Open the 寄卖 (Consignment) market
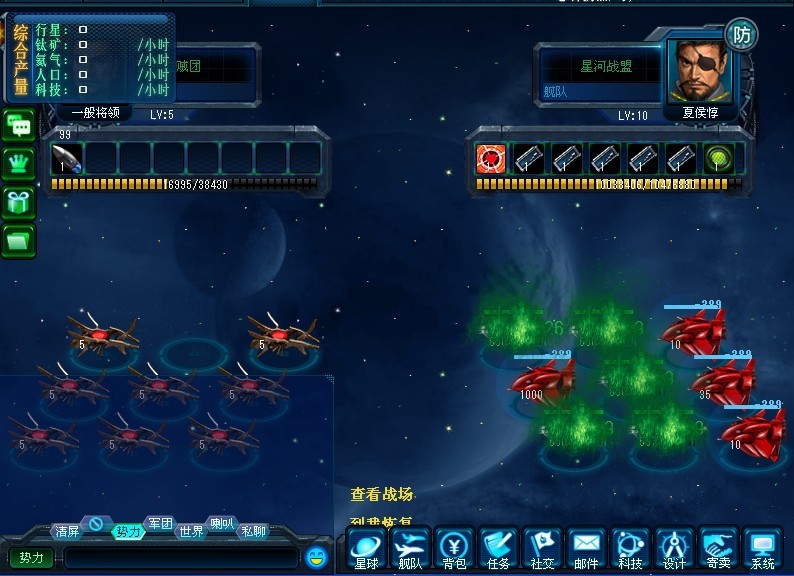This screenshot has width=794, height=576. 718,550
